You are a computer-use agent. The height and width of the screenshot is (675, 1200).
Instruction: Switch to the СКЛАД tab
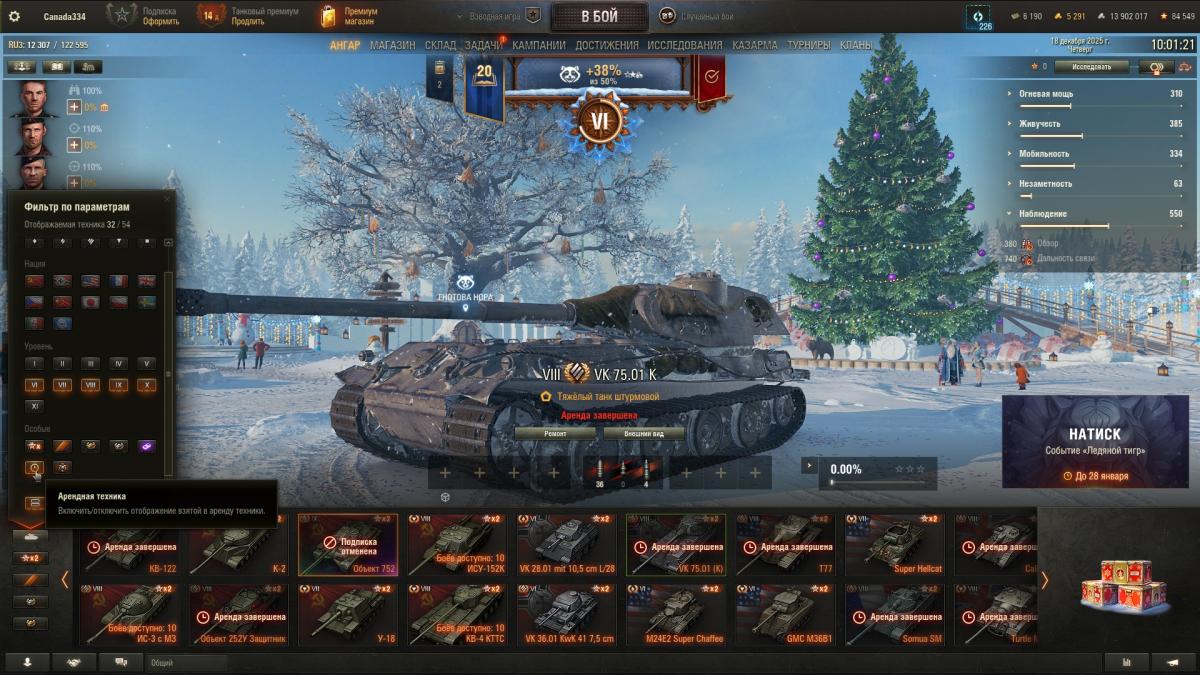(x=440, y=45)
